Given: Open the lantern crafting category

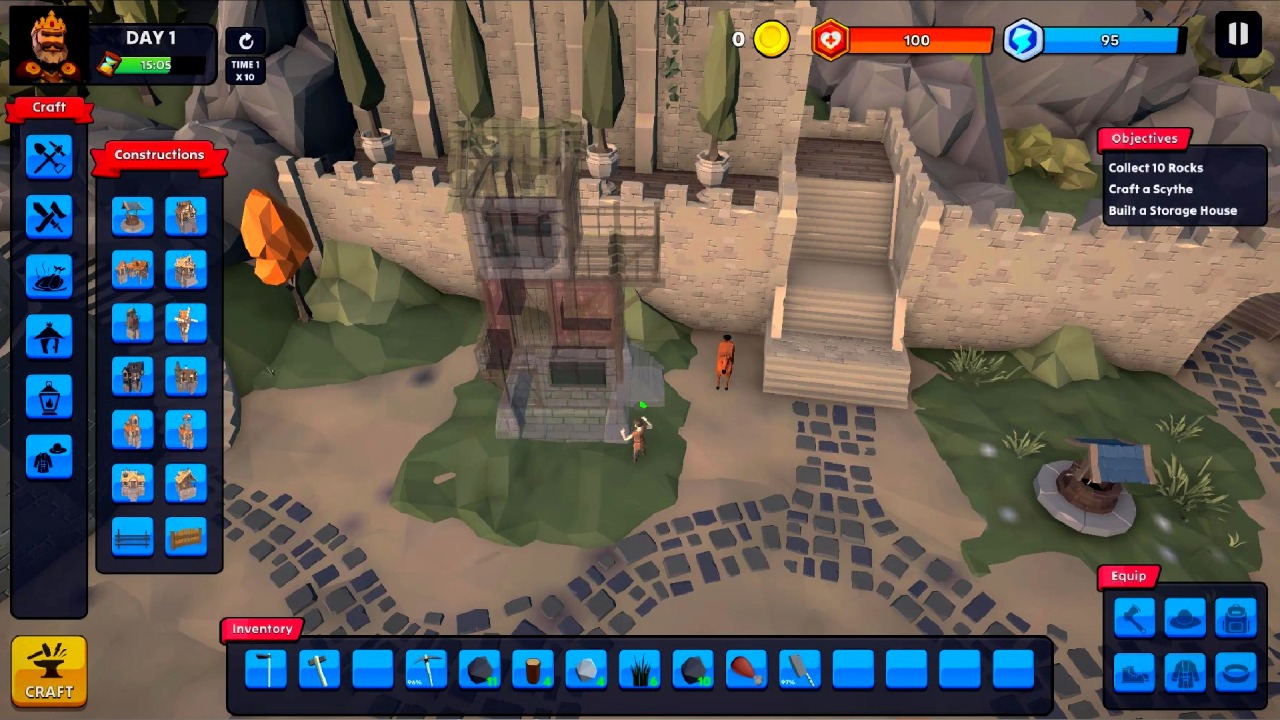Looking at the screenshot, I should (49, 397).
